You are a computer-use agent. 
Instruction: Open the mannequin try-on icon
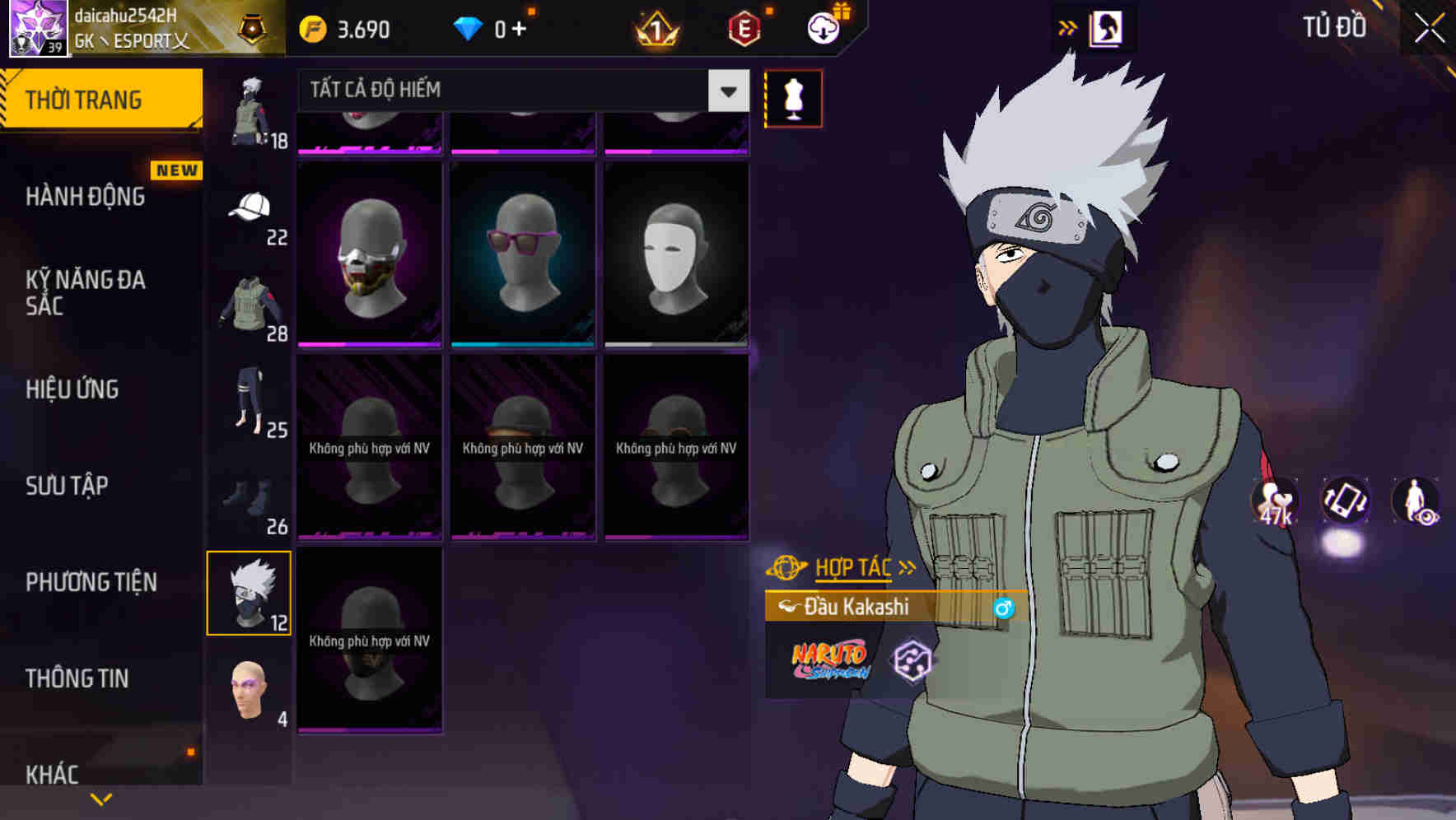[x=793, y=97]
